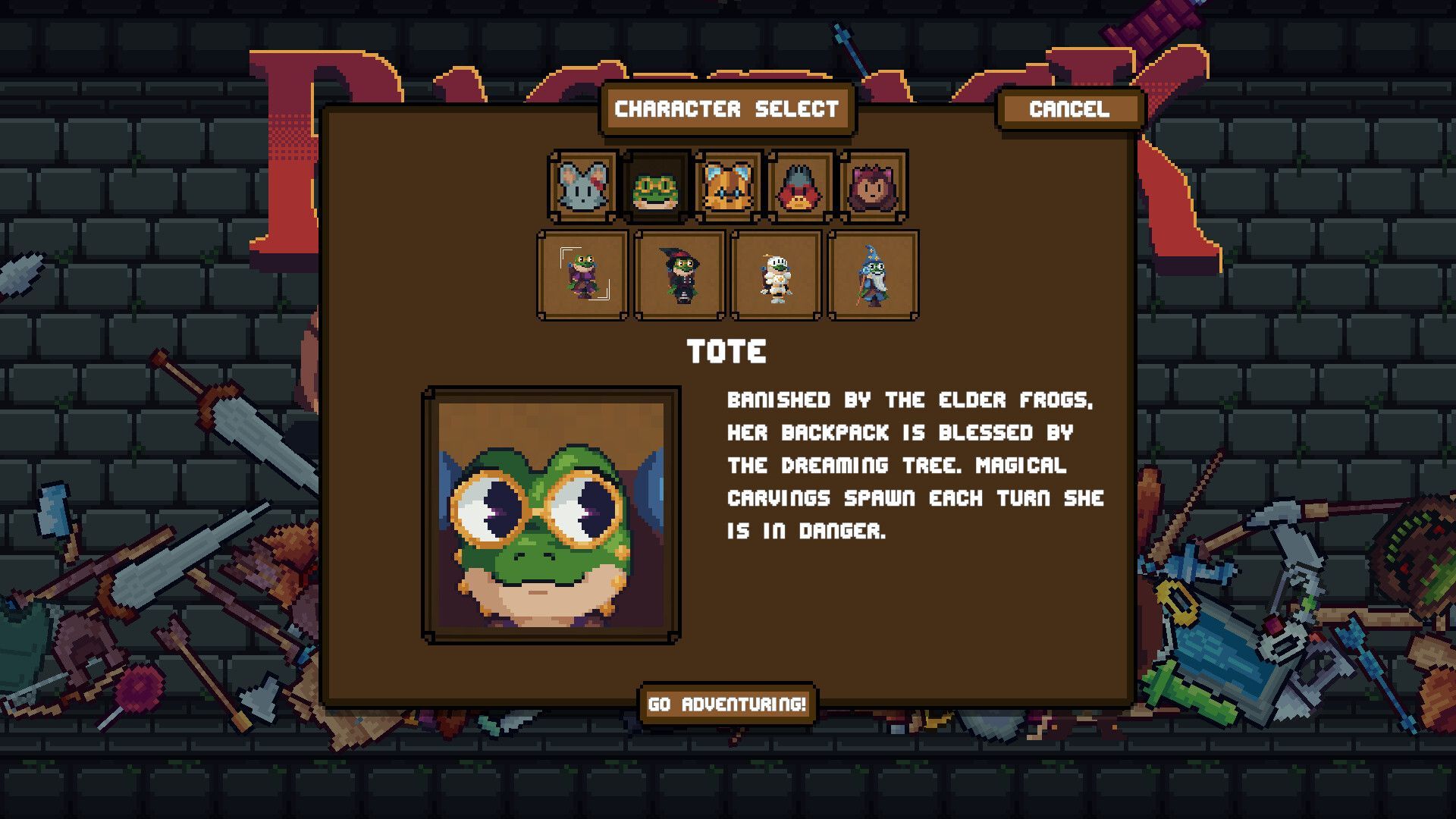
Task: Select the gray mouse character portrait
Action: pyautogui.click(x=583, y=186)
